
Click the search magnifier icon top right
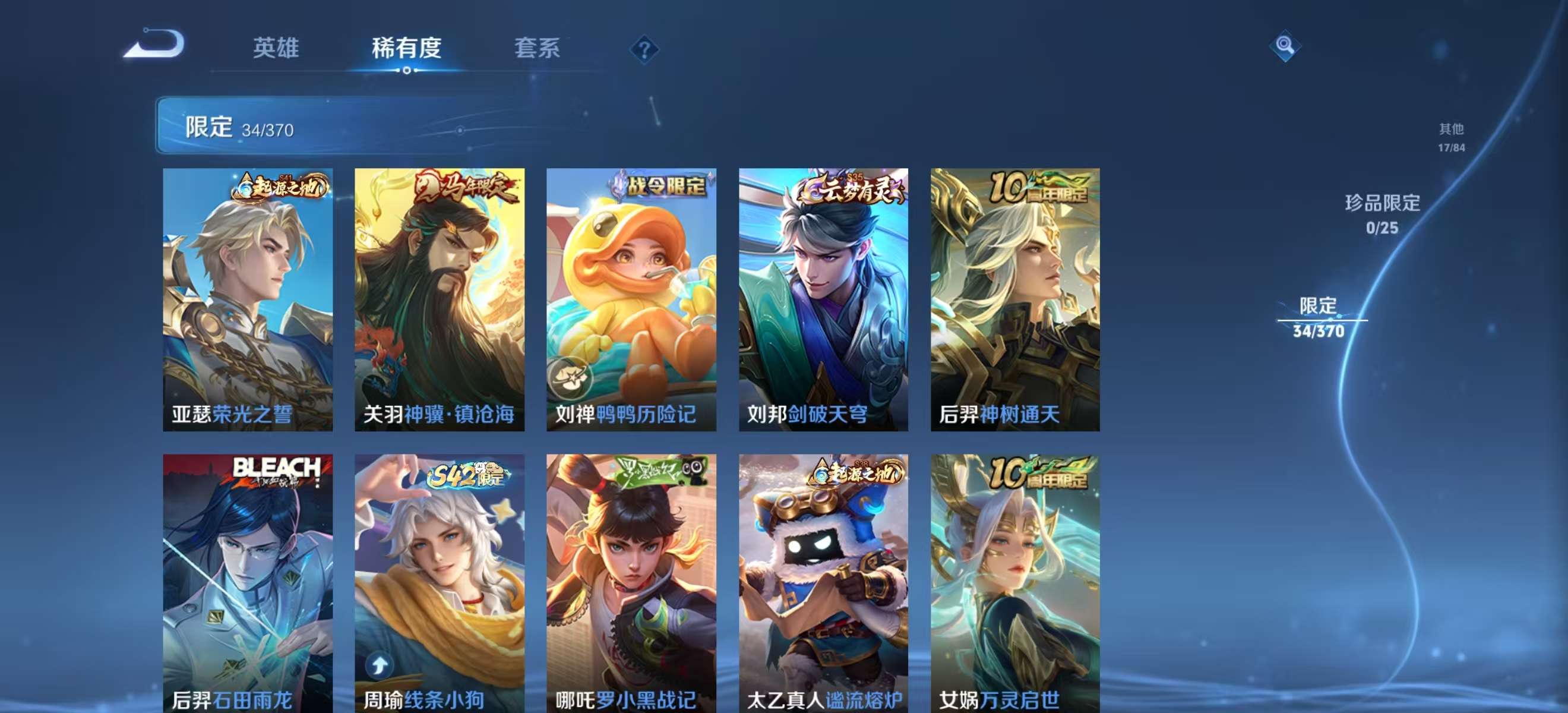point(1285,45)
